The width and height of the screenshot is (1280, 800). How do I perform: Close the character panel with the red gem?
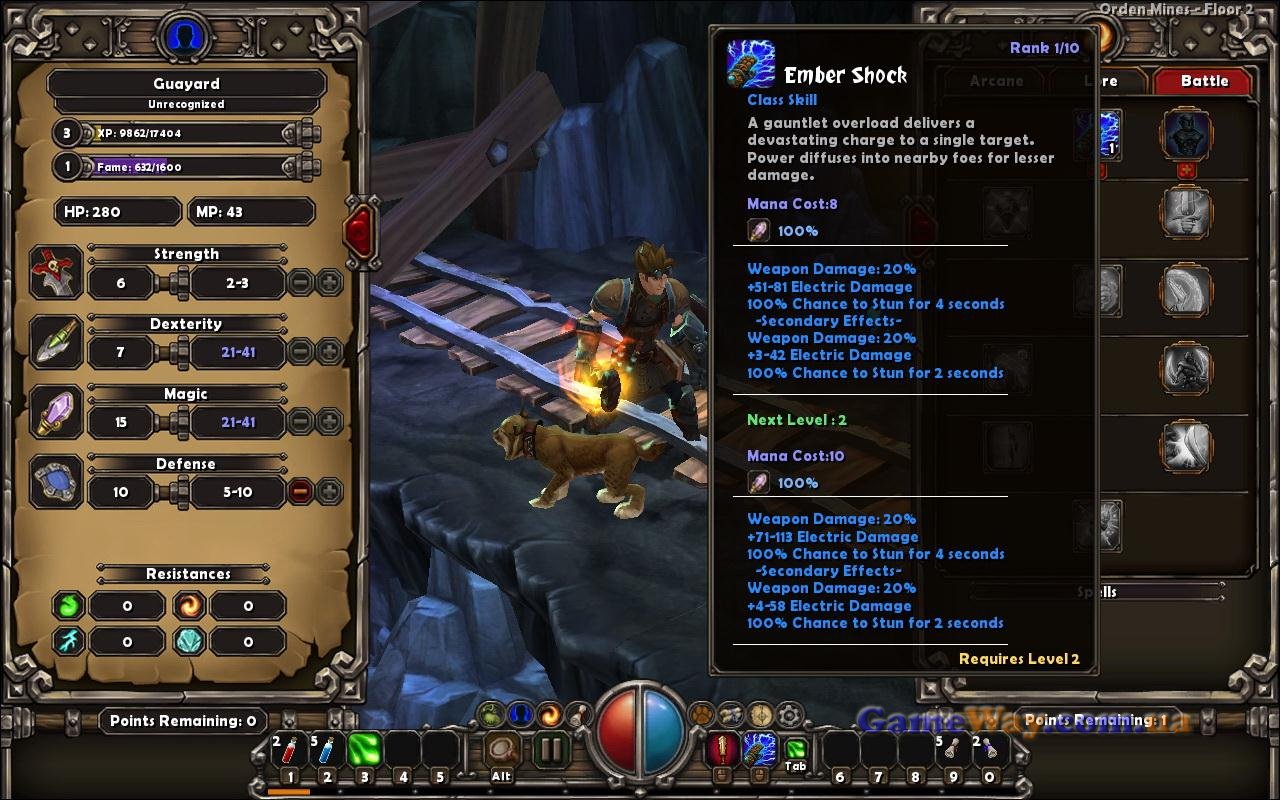(x=359, y=231)
